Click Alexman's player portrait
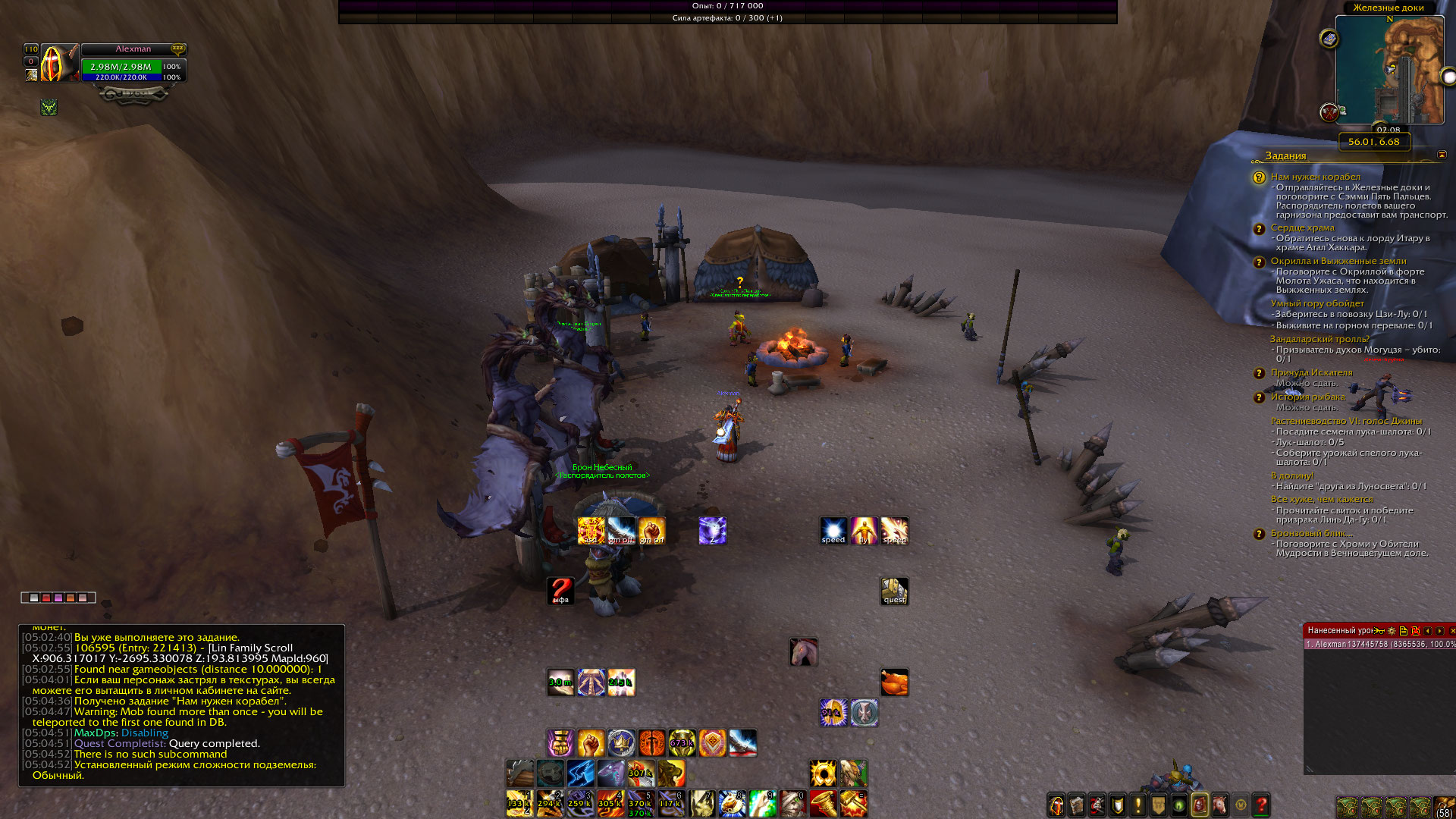The image size is (1456, 819). tap(52, 64)
